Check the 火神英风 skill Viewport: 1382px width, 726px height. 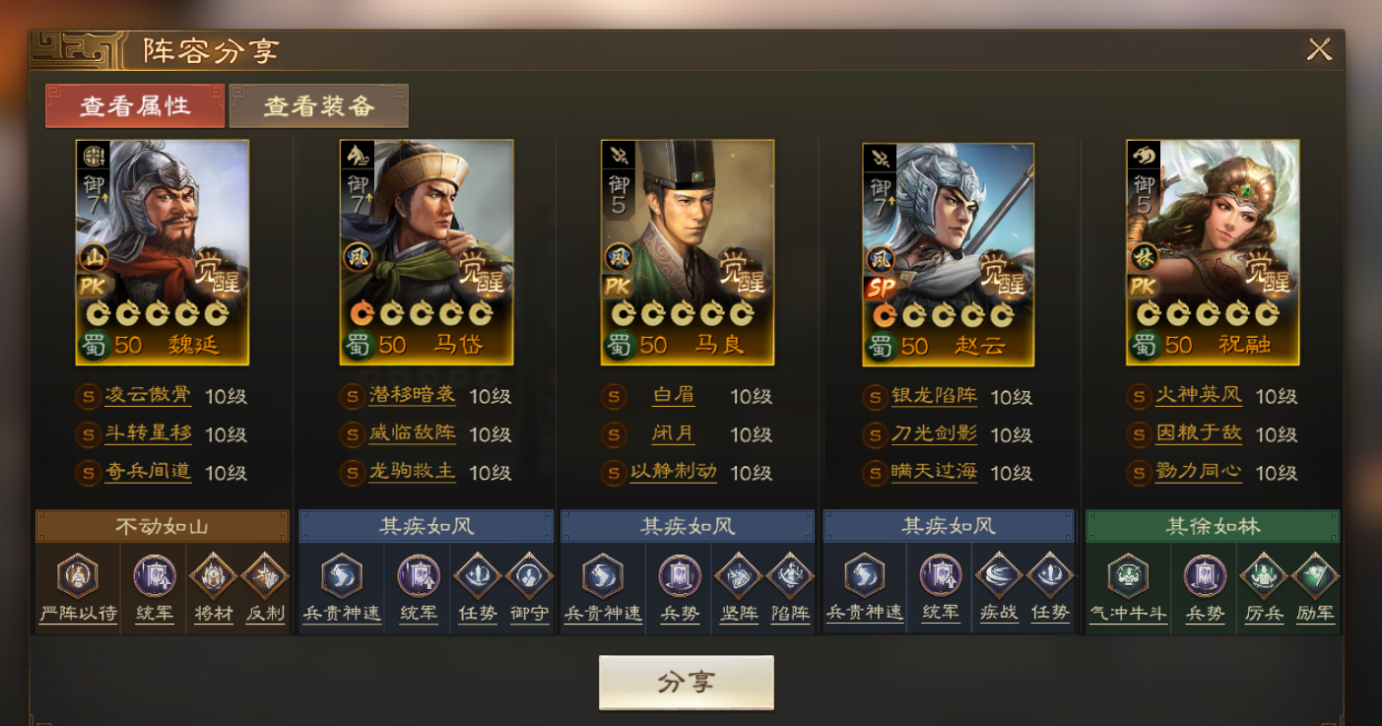click(1198, 396)
